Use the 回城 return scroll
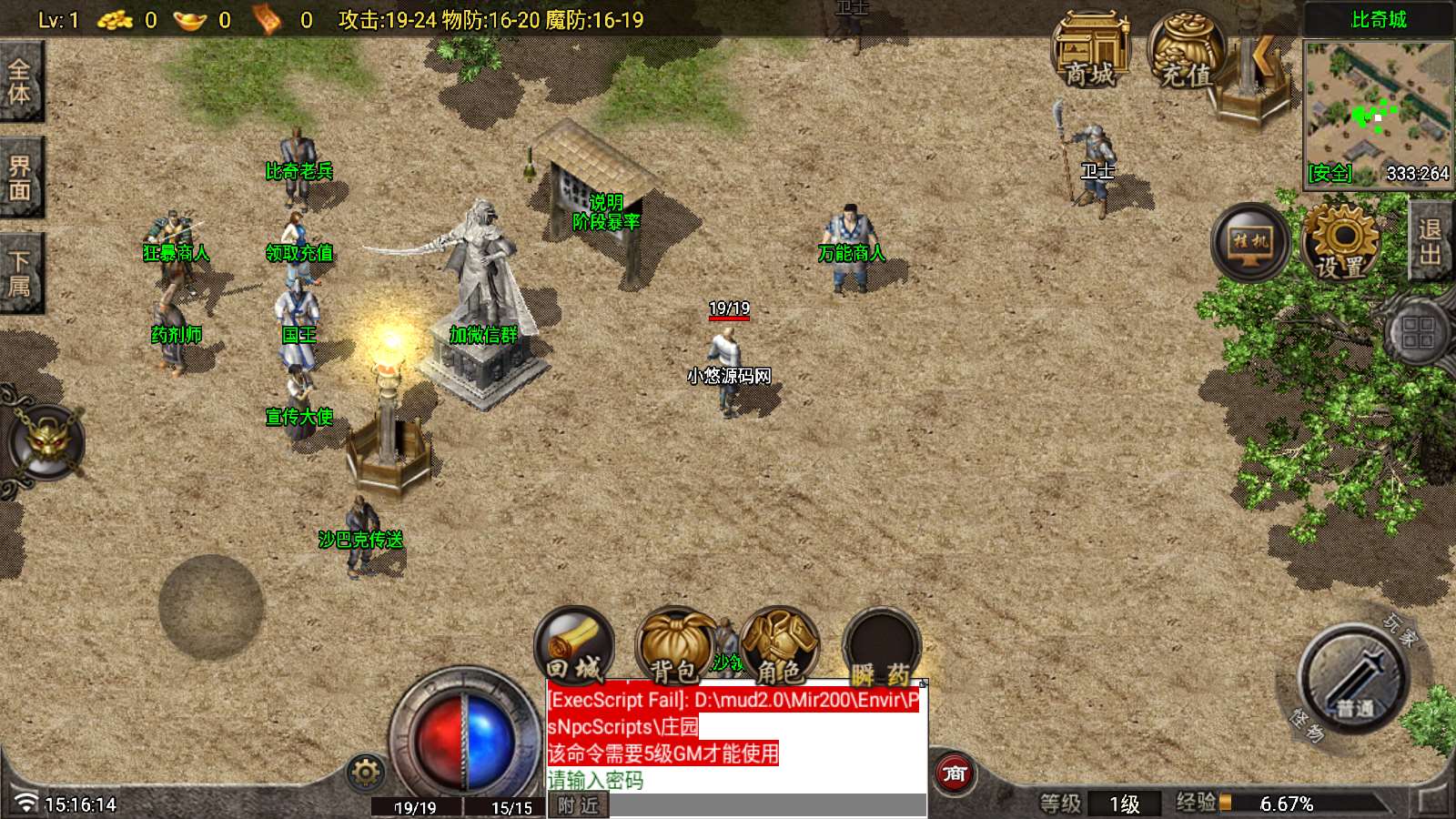Screen dimensions: 1456x819 click(x=574, y=648)
